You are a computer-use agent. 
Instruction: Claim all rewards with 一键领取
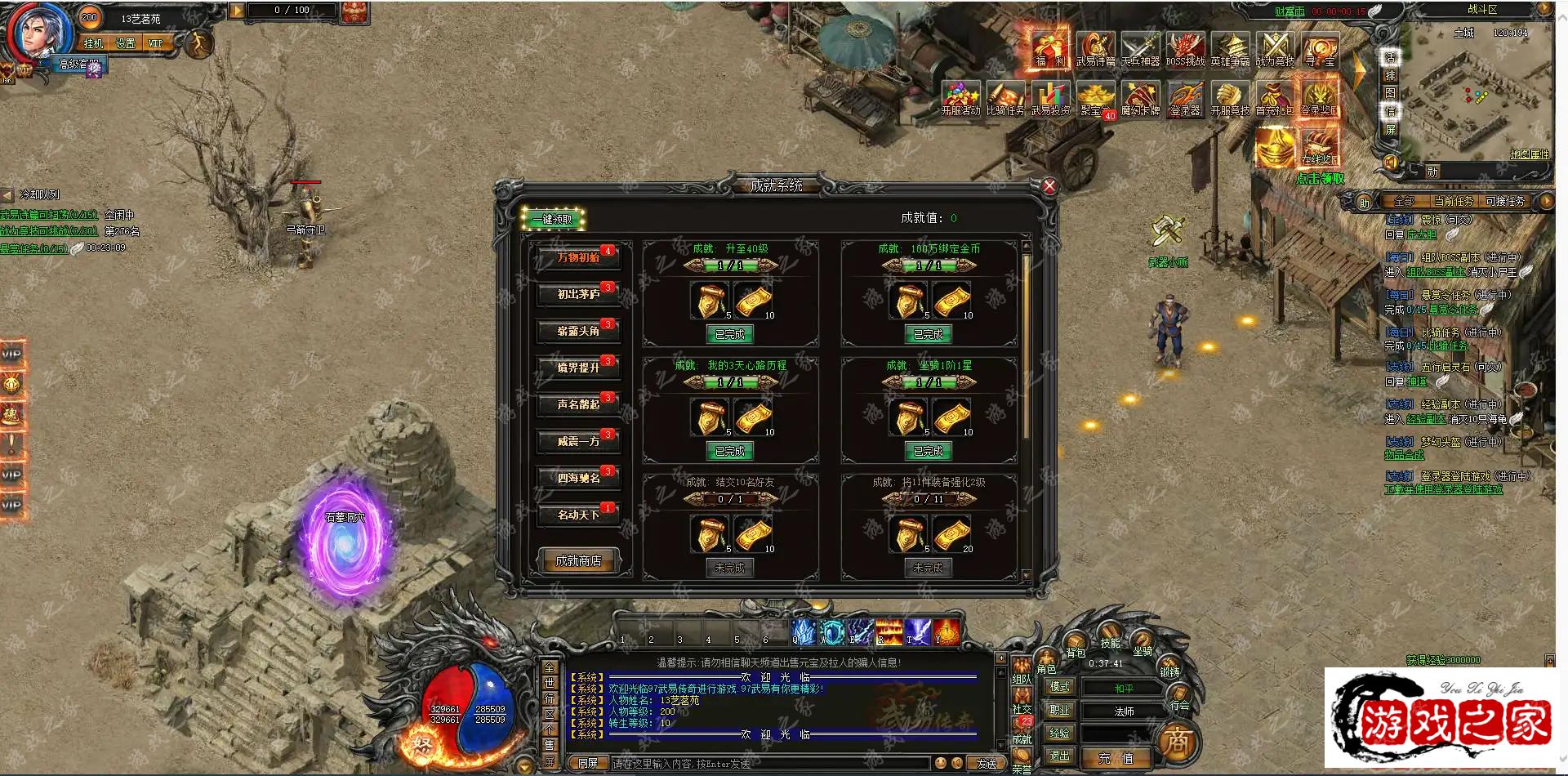(553, 219)
